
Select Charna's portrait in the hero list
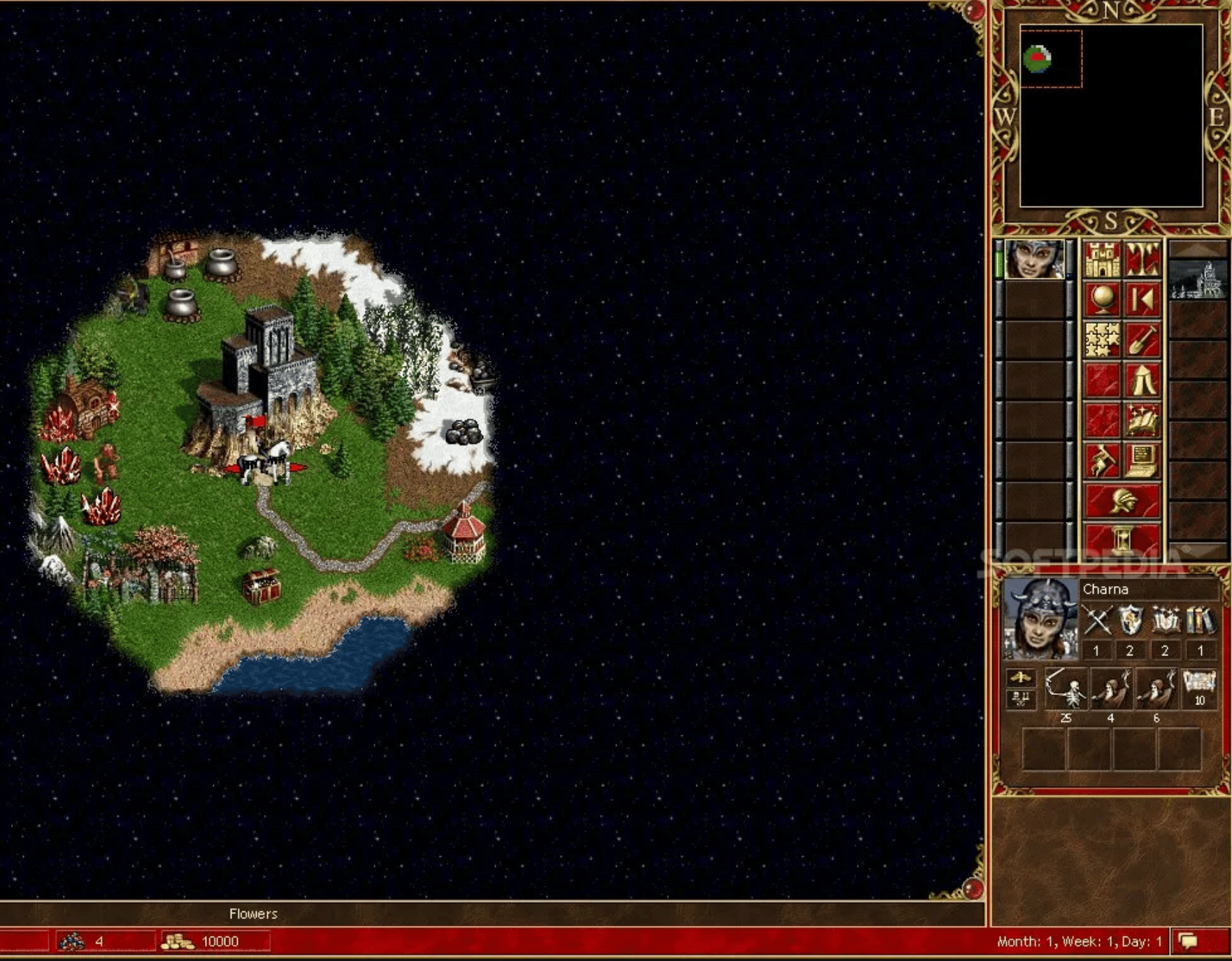[1034, 259]
